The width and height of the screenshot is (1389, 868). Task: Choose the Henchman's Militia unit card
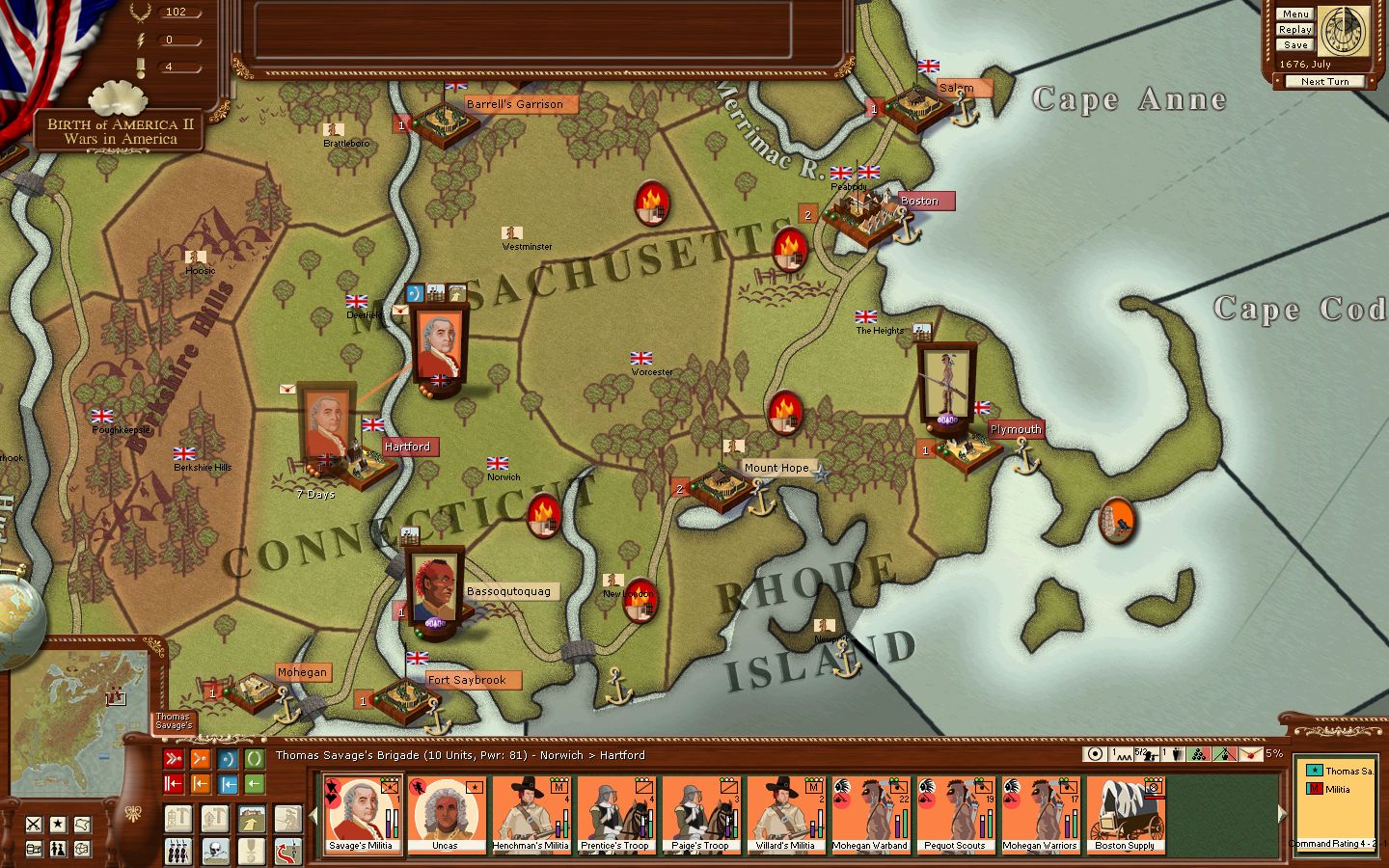coord(531,815)
